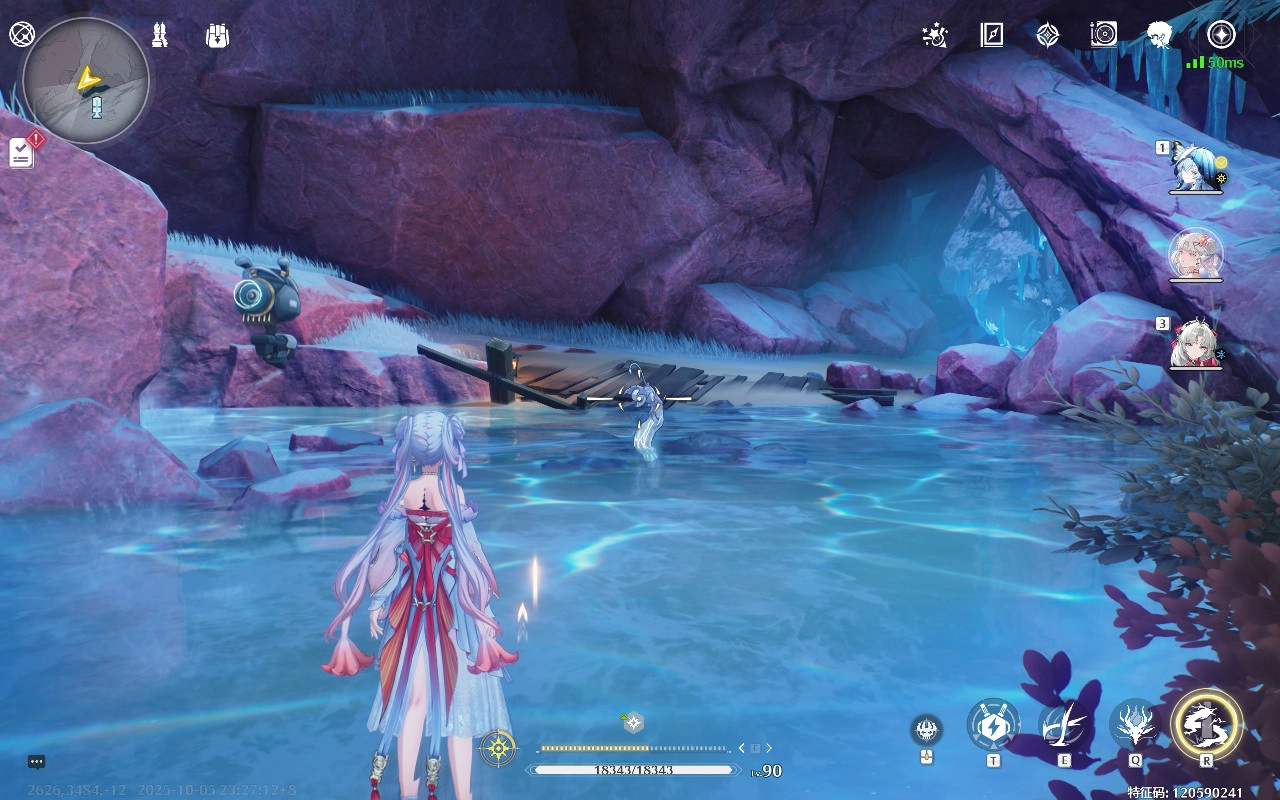Viewport: 1280px width, 800px height.
Task: Switch to the red-ribbon character in slot 3
Action: point(1196,343)
